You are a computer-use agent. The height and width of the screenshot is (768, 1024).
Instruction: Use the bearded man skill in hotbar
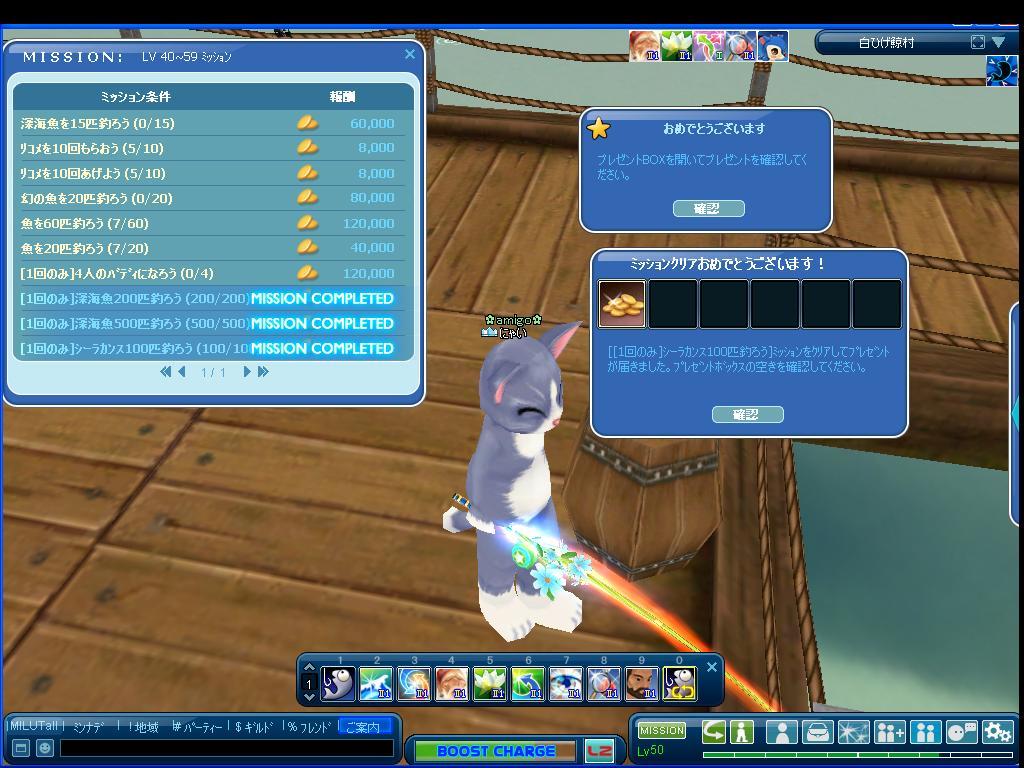pyautogui.click(x=641, y=684)
